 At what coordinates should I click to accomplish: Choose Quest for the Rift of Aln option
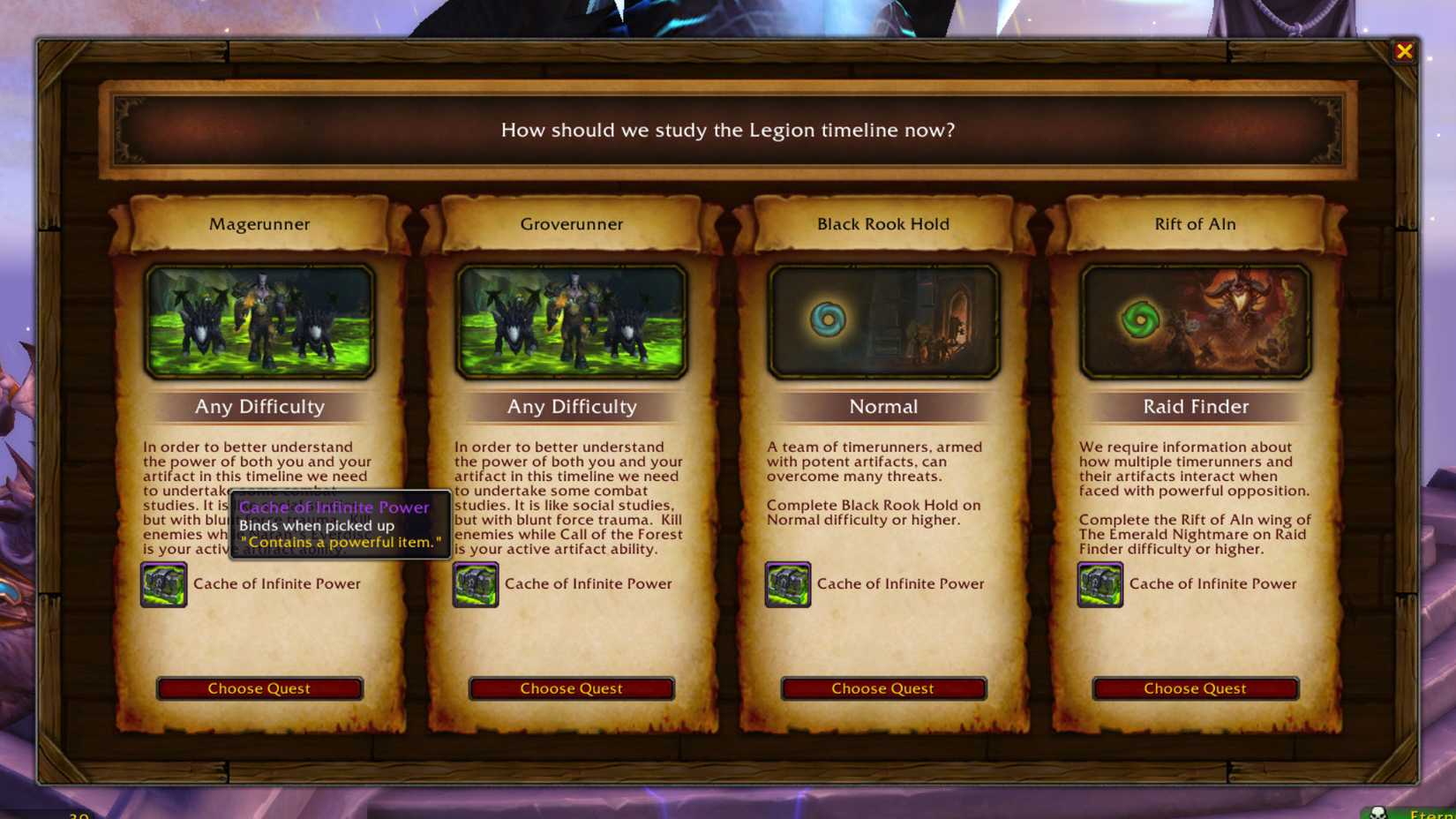coord(1195,688)
